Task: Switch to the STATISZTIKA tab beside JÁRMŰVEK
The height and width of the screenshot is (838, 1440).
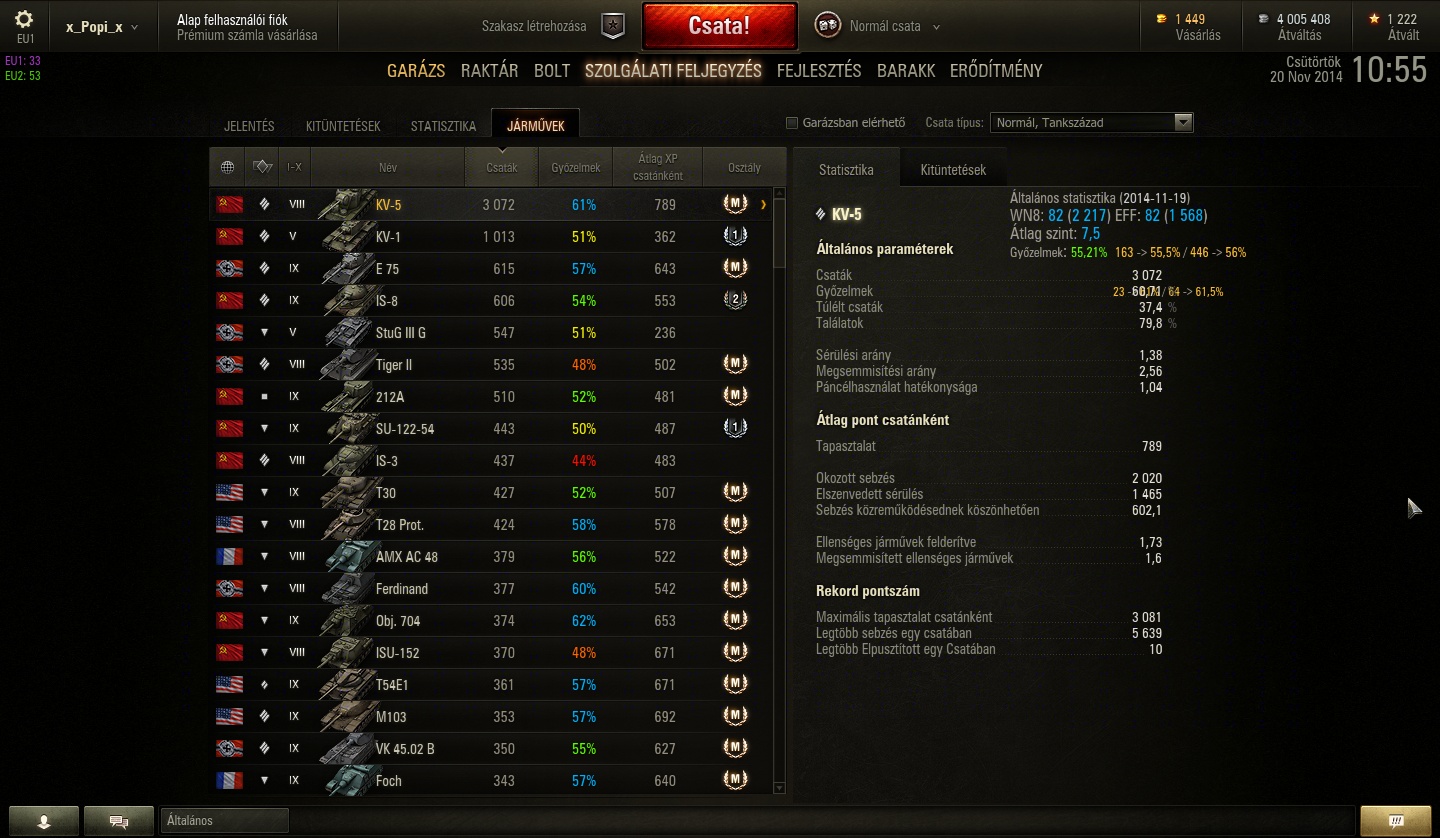Action: (x=443, y=126)
